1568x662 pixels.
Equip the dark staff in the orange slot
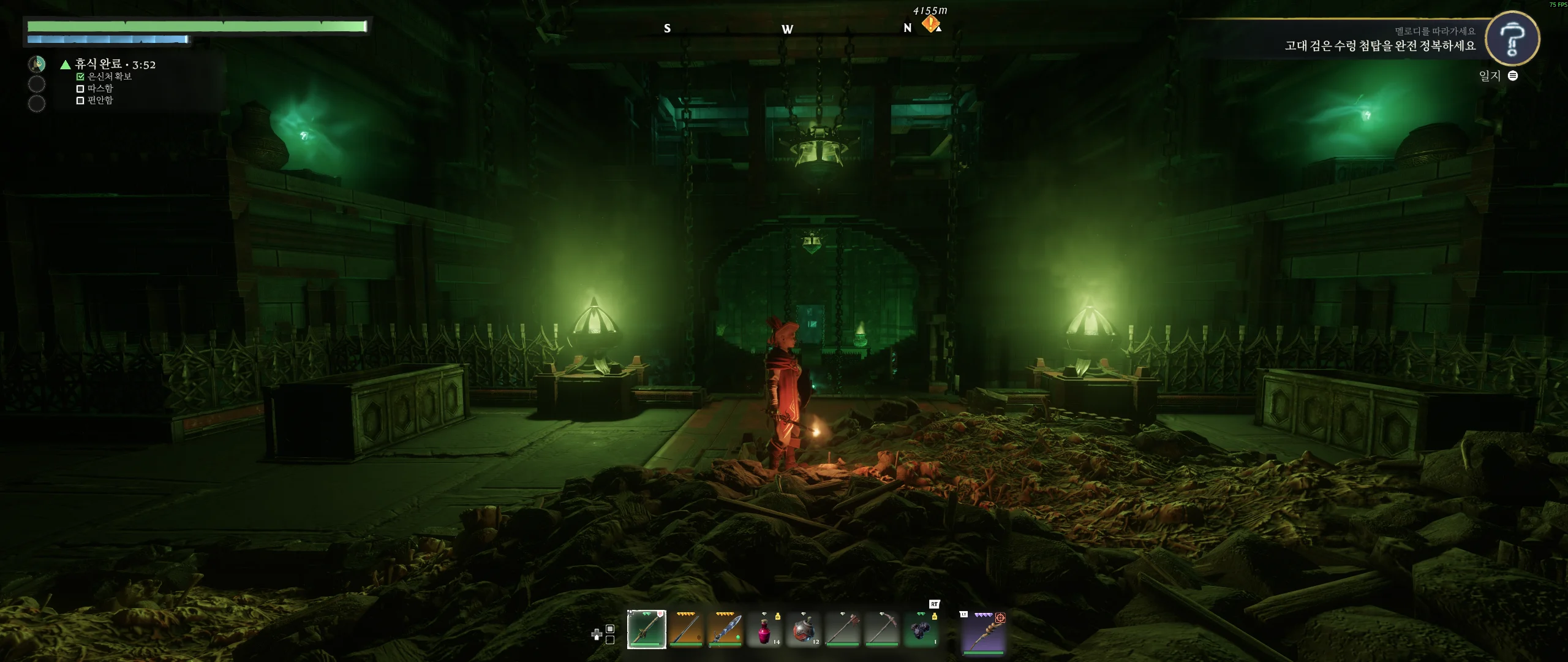(685, 630)
